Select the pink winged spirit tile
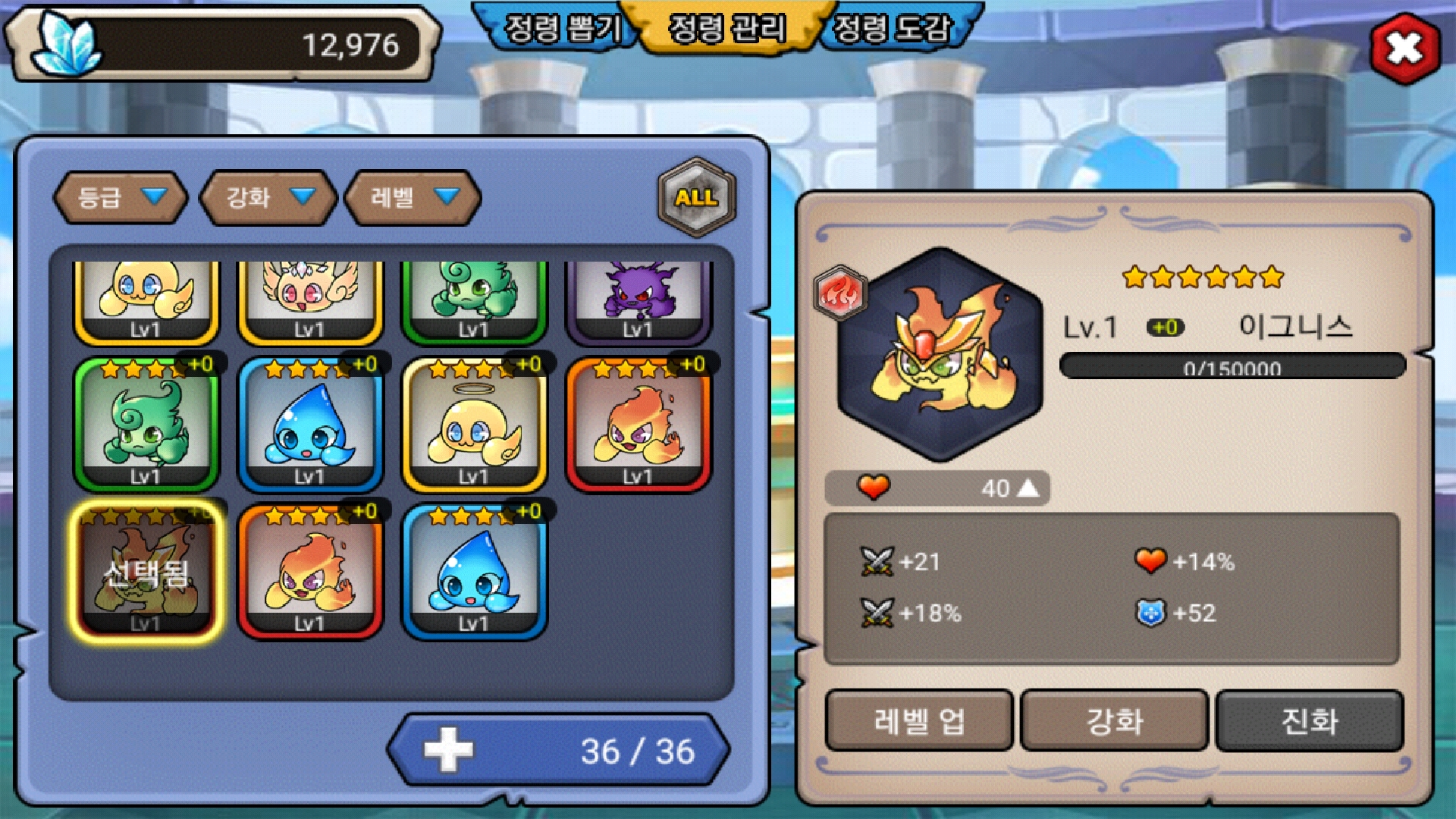This screenshot has height=819, width=1456. coord(309,300)
